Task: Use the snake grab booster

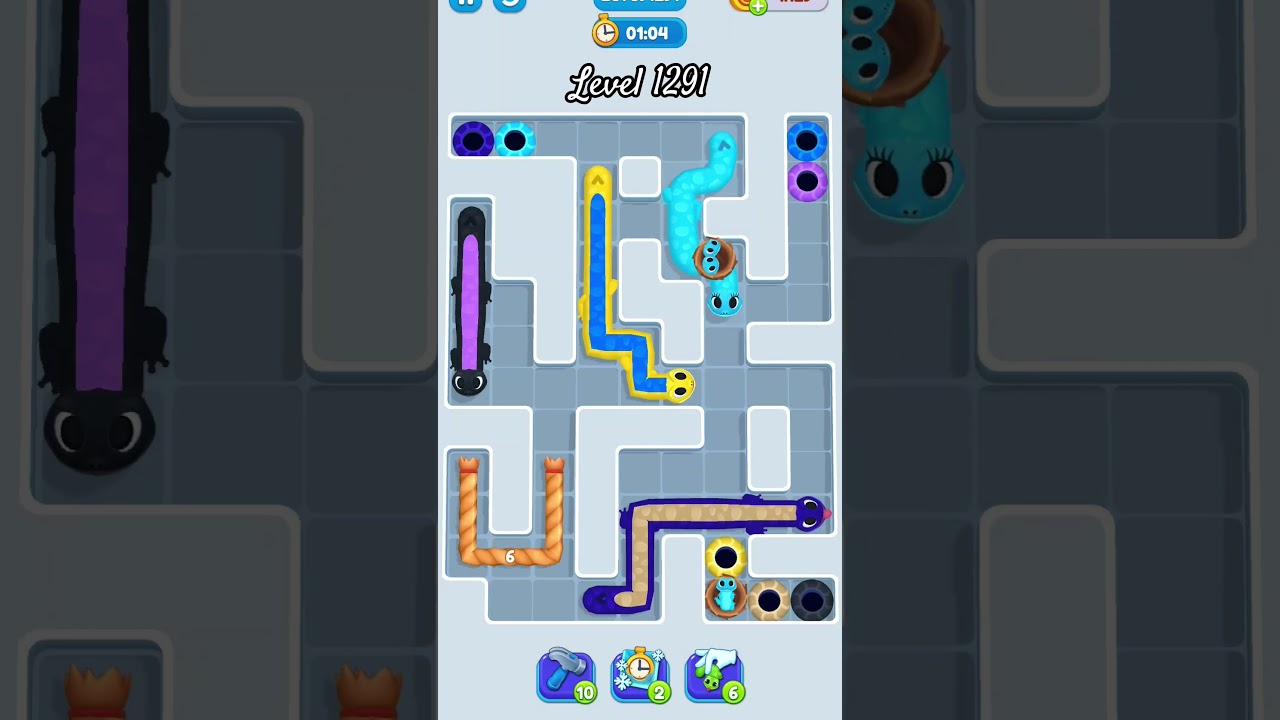Action: [714, 675]
